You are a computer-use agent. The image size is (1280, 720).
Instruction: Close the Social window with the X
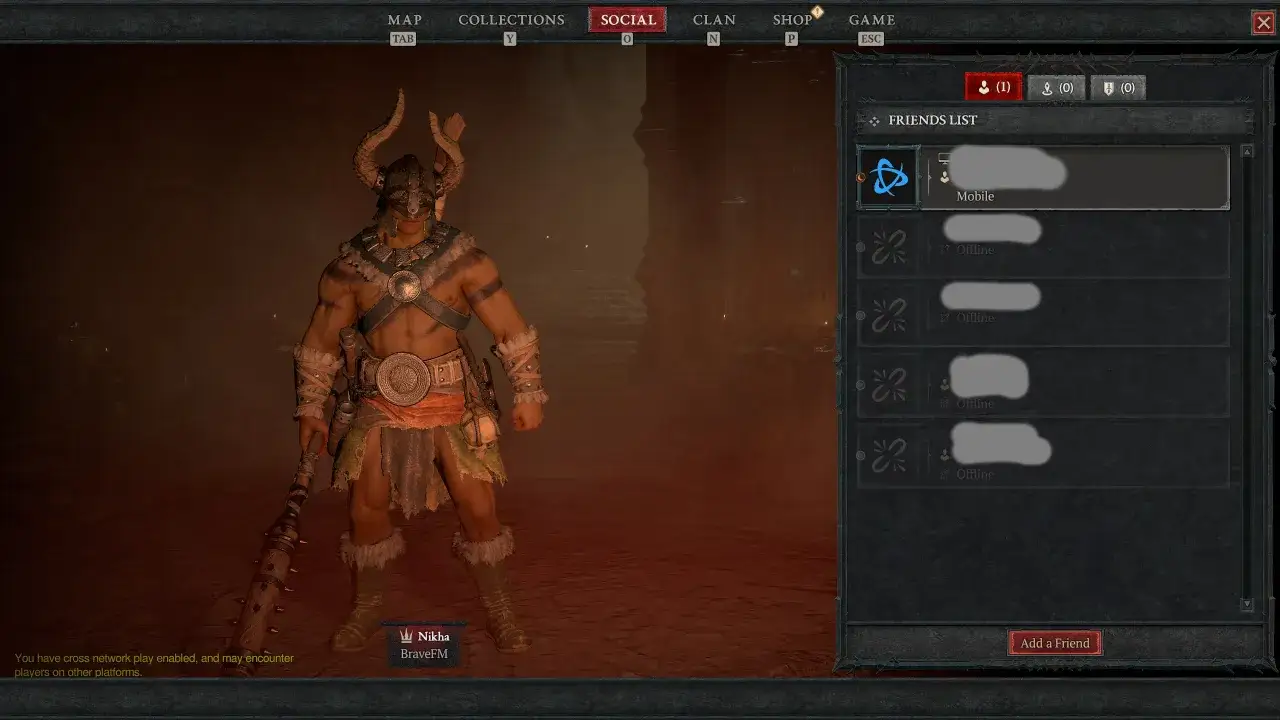[1263, 22]
